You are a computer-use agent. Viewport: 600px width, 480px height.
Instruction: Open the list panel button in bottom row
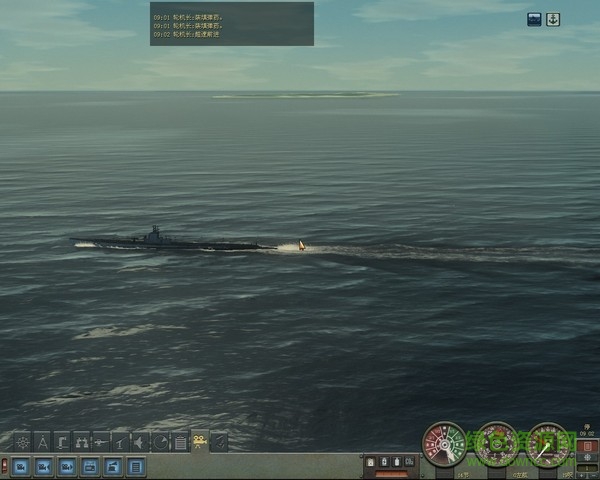tap(136, 466)
